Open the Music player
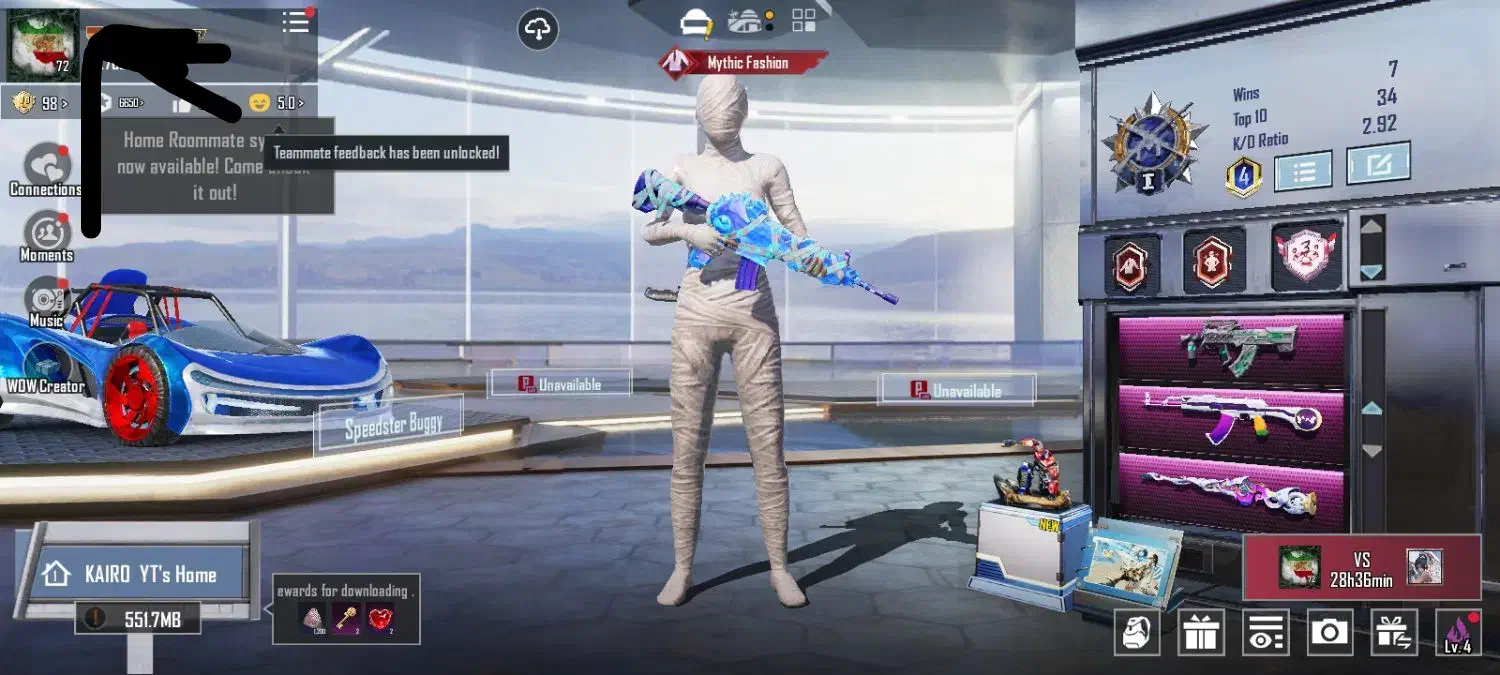 click(46, 302)
